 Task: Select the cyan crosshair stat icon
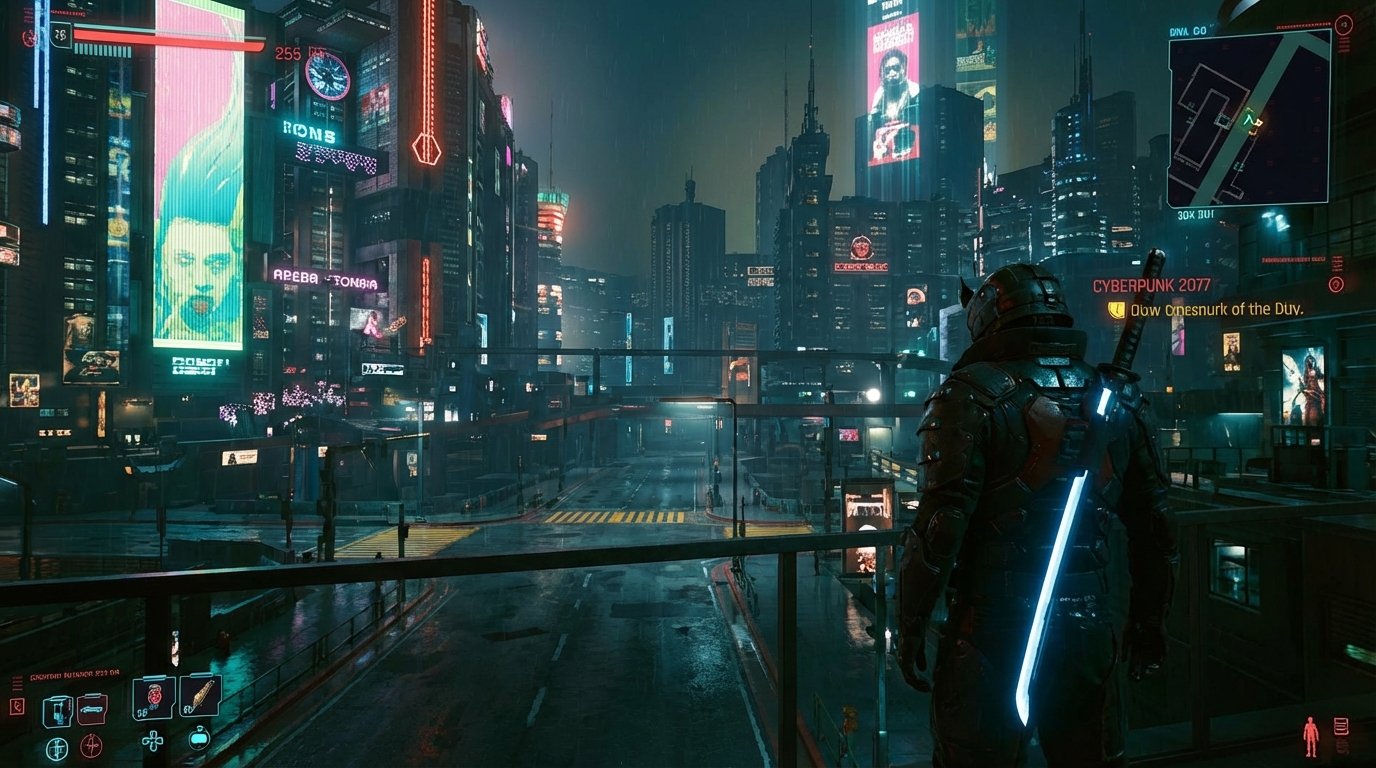tap(57, 748)
